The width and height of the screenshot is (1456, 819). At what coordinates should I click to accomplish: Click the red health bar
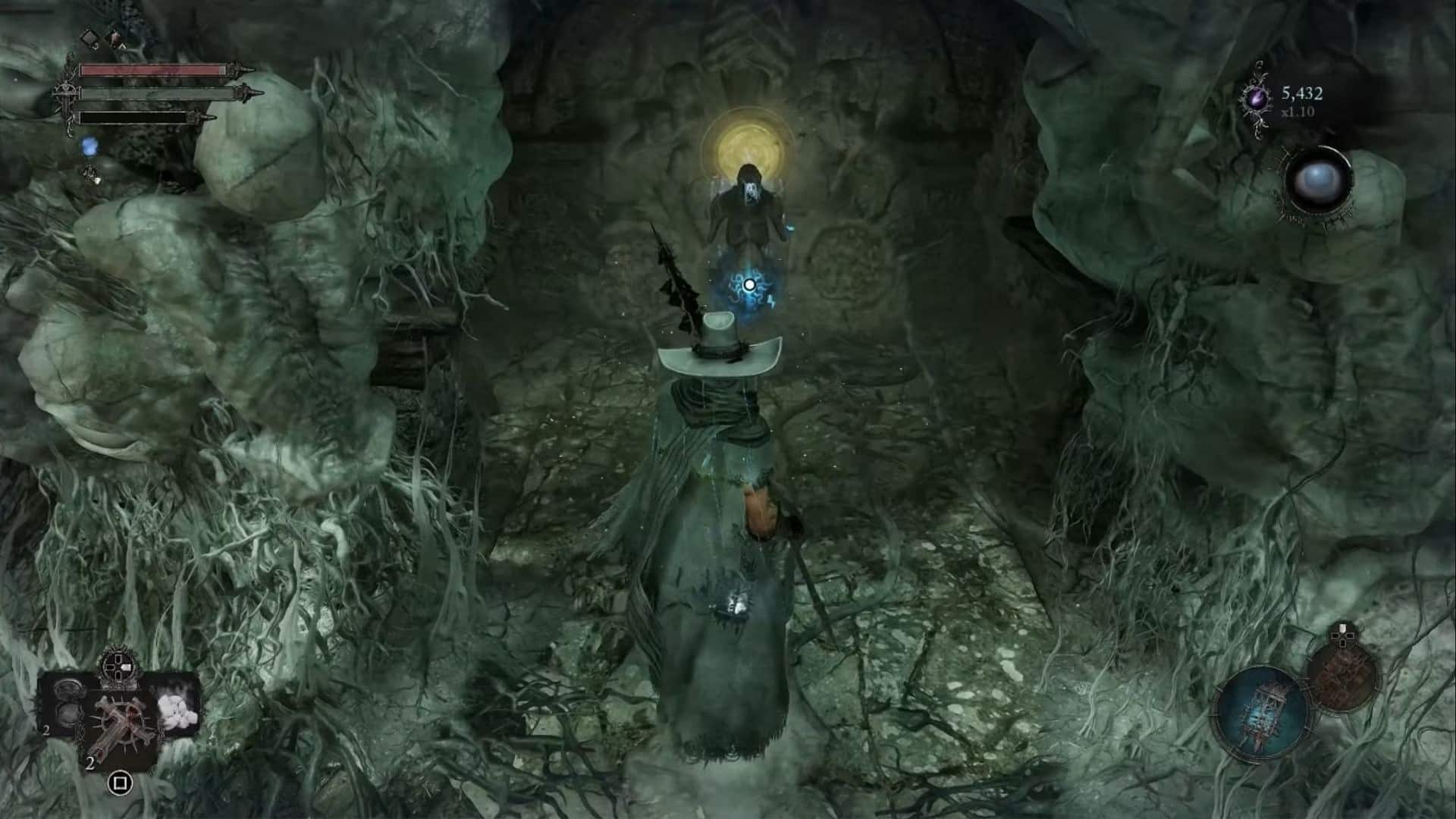click(153, 69)
